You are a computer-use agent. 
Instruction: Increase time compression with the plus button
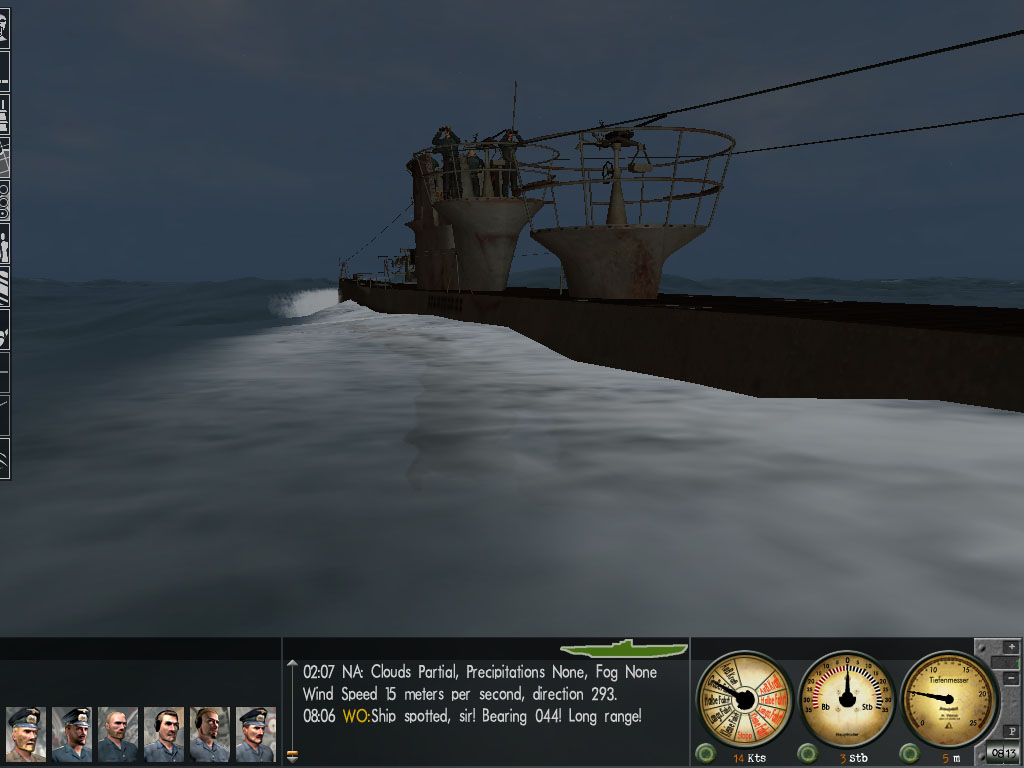(x=1011, y=647)
